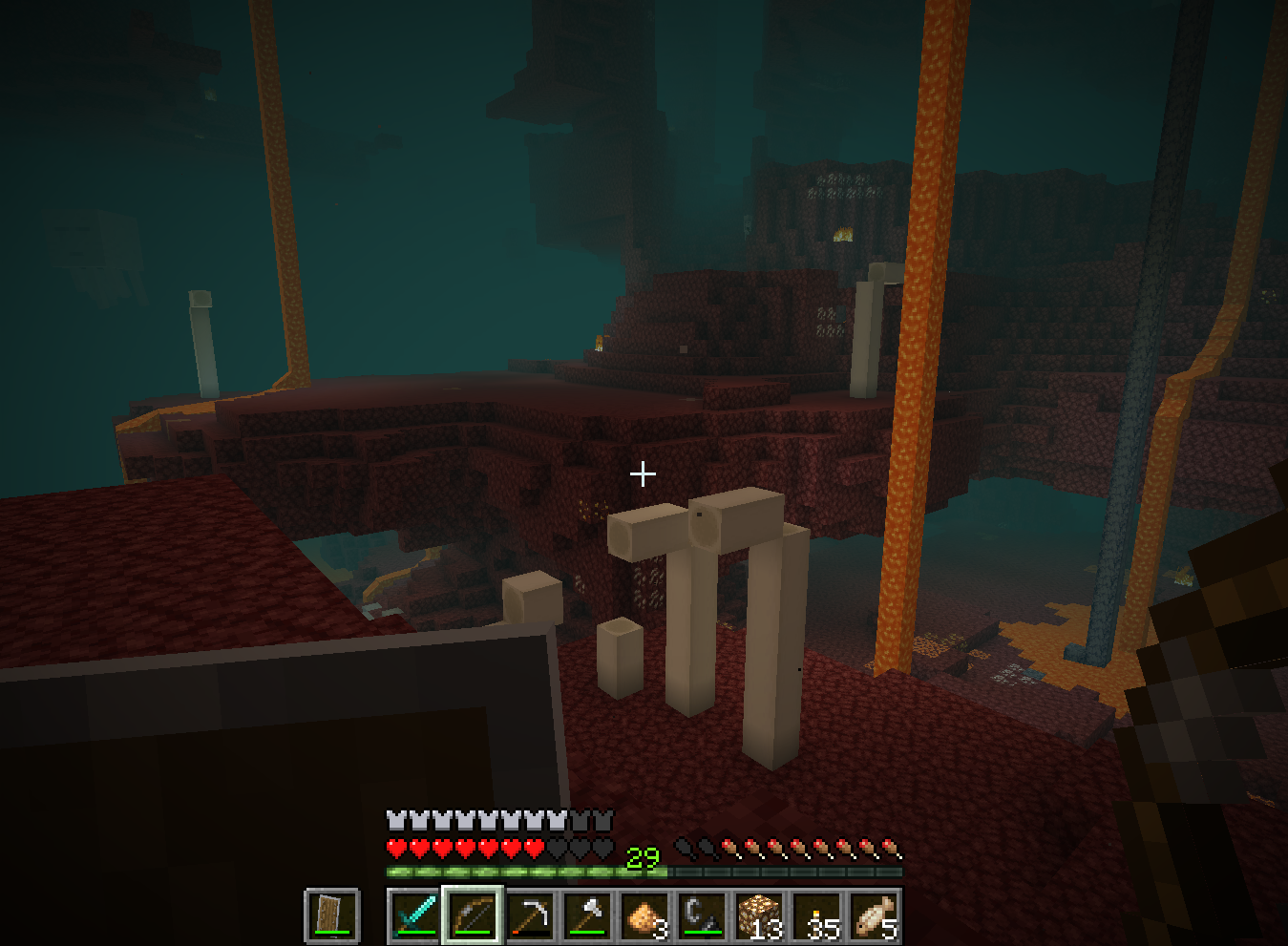Screen dimensions: 1288x946
Task: Select the iron pickaxe slot
Action: pos(530,916)
